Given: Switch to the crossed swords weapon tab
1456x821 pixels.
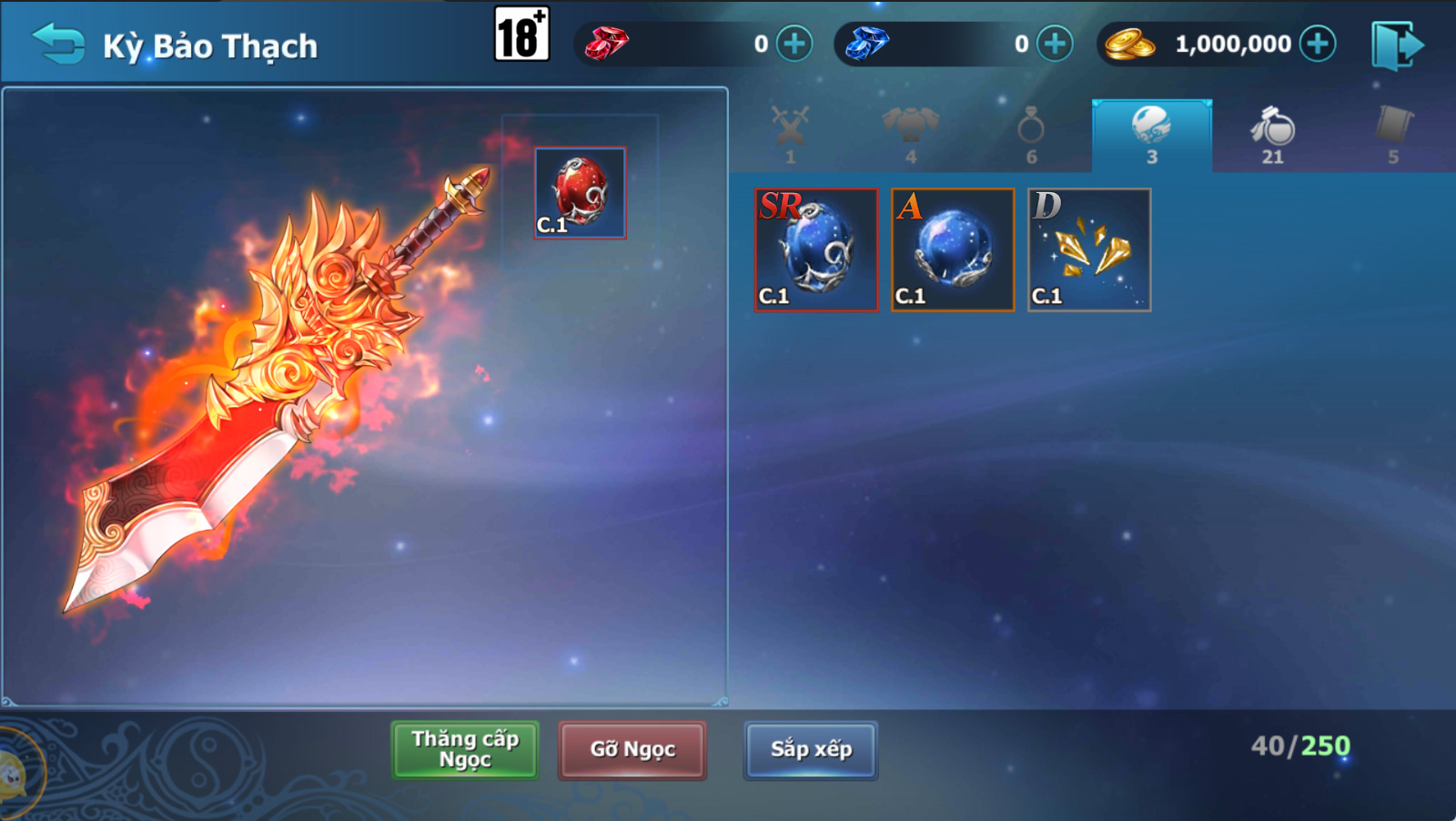Looking at the screenshot, I should [790, 134].
